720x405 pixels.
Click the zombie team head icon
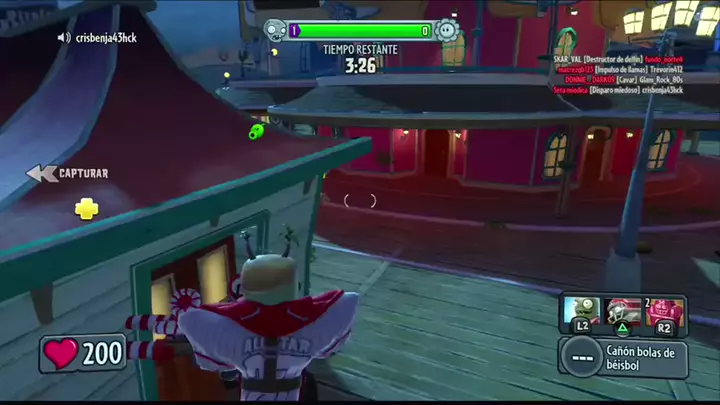(x=273, y=30)
